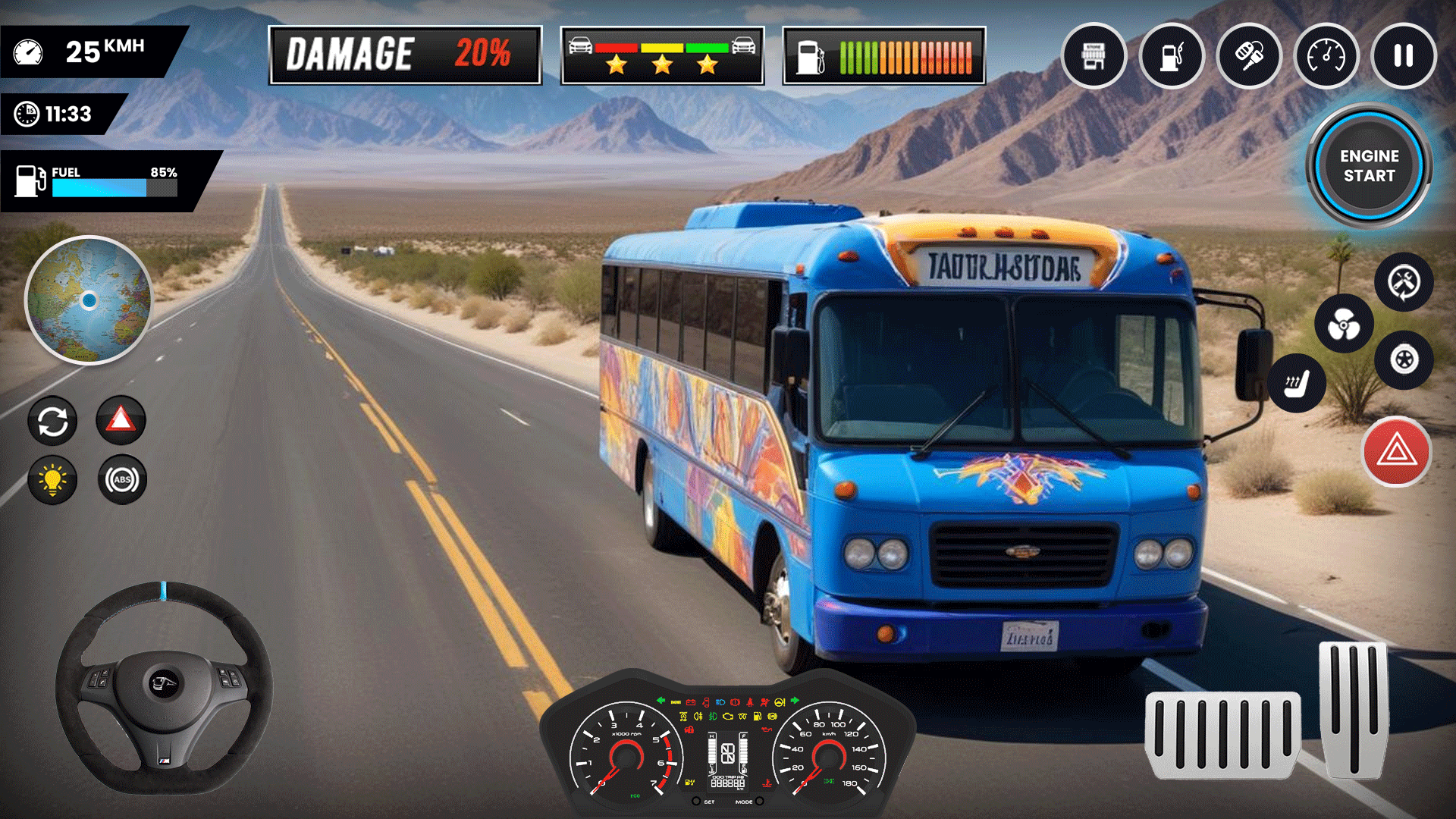Image resolution: width=1456 pixels, height=819 pixels.
Task: Open the speedometer gauge button
Action: point(1326,55)
